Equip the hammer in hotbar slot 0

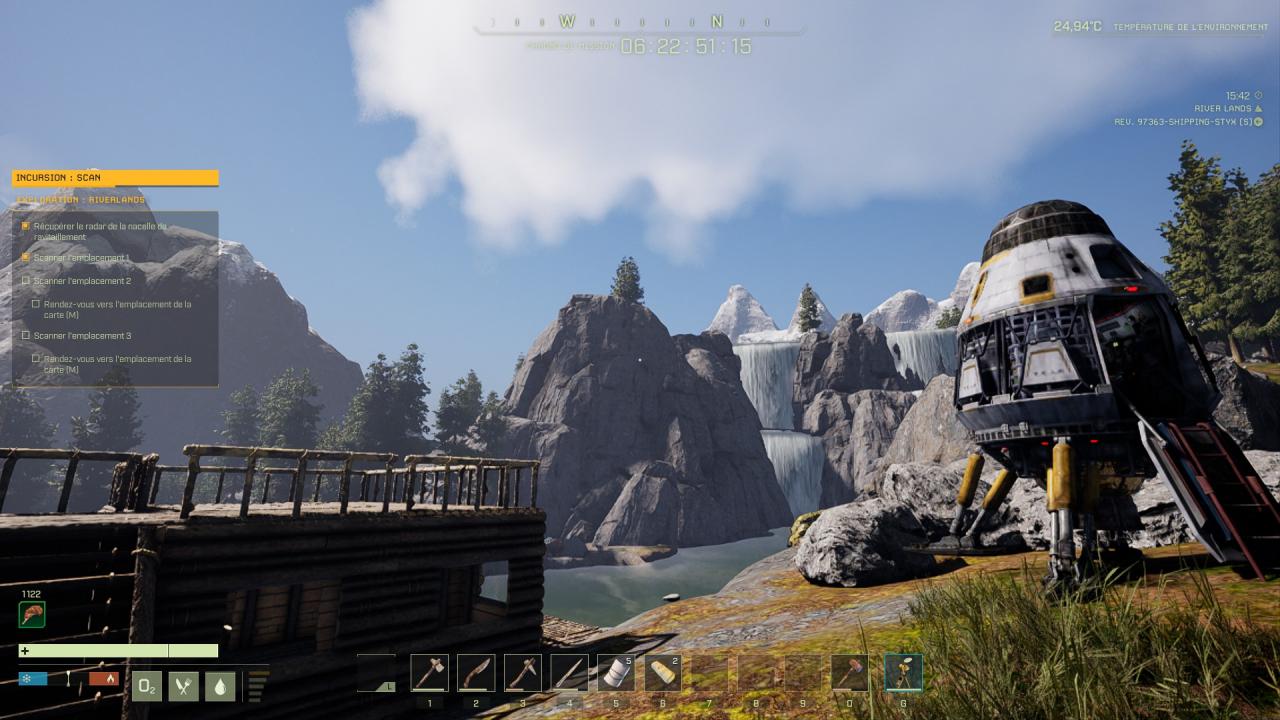pos(849,673)
